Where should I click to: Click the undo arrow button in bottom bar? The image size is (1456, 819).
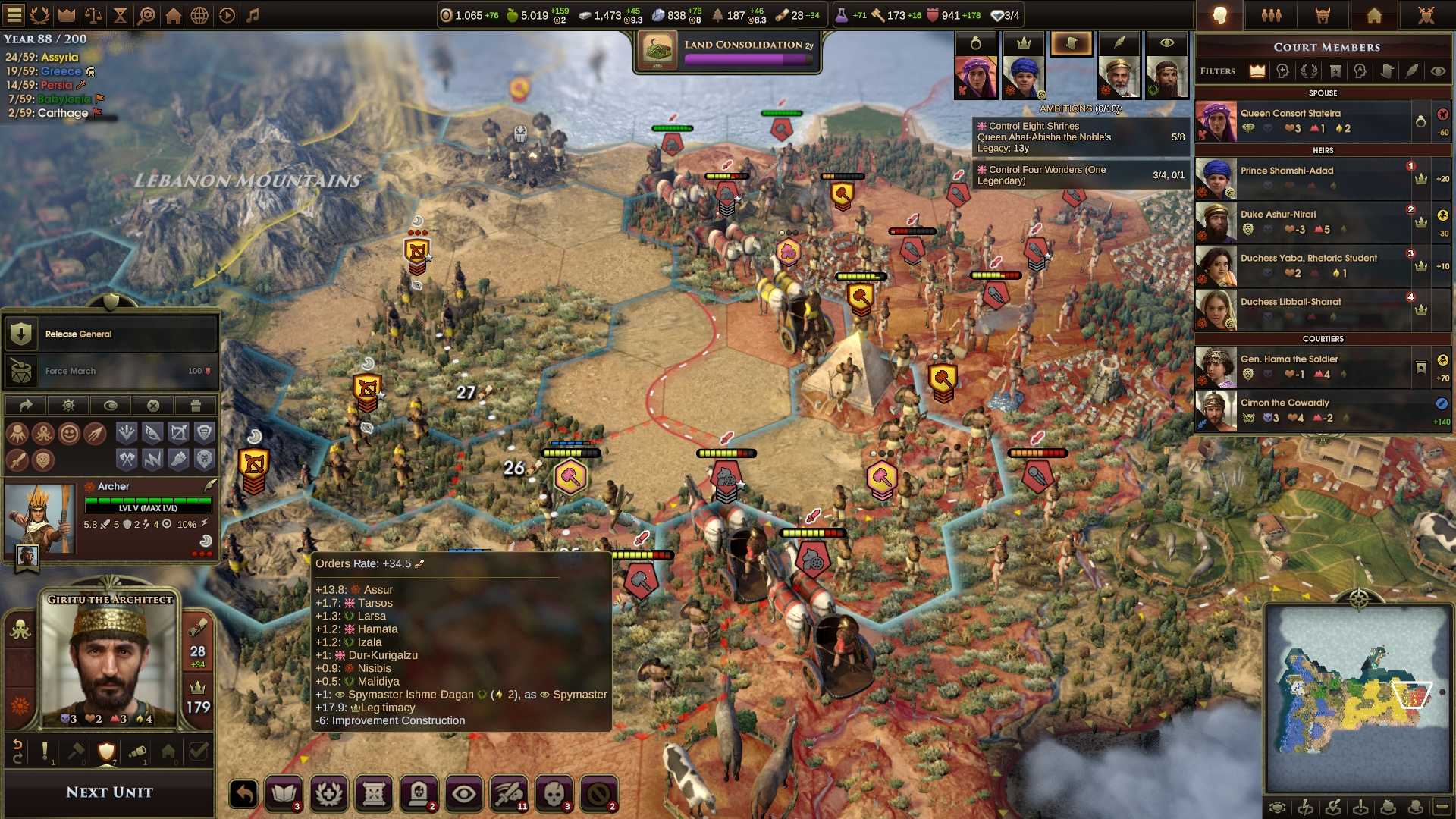[244, 794]
